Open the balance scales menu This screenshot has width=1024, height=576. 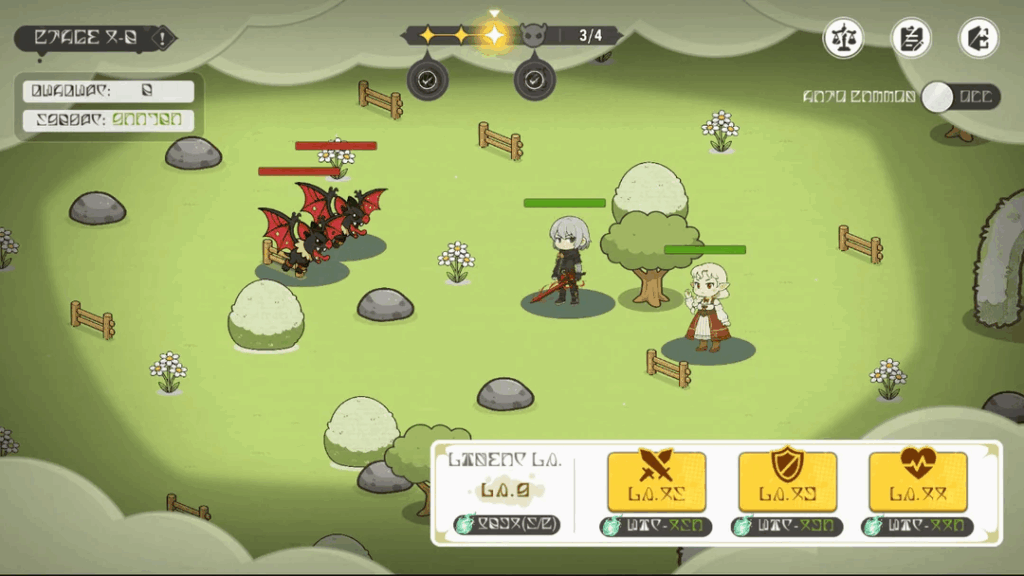pos(843,38)
